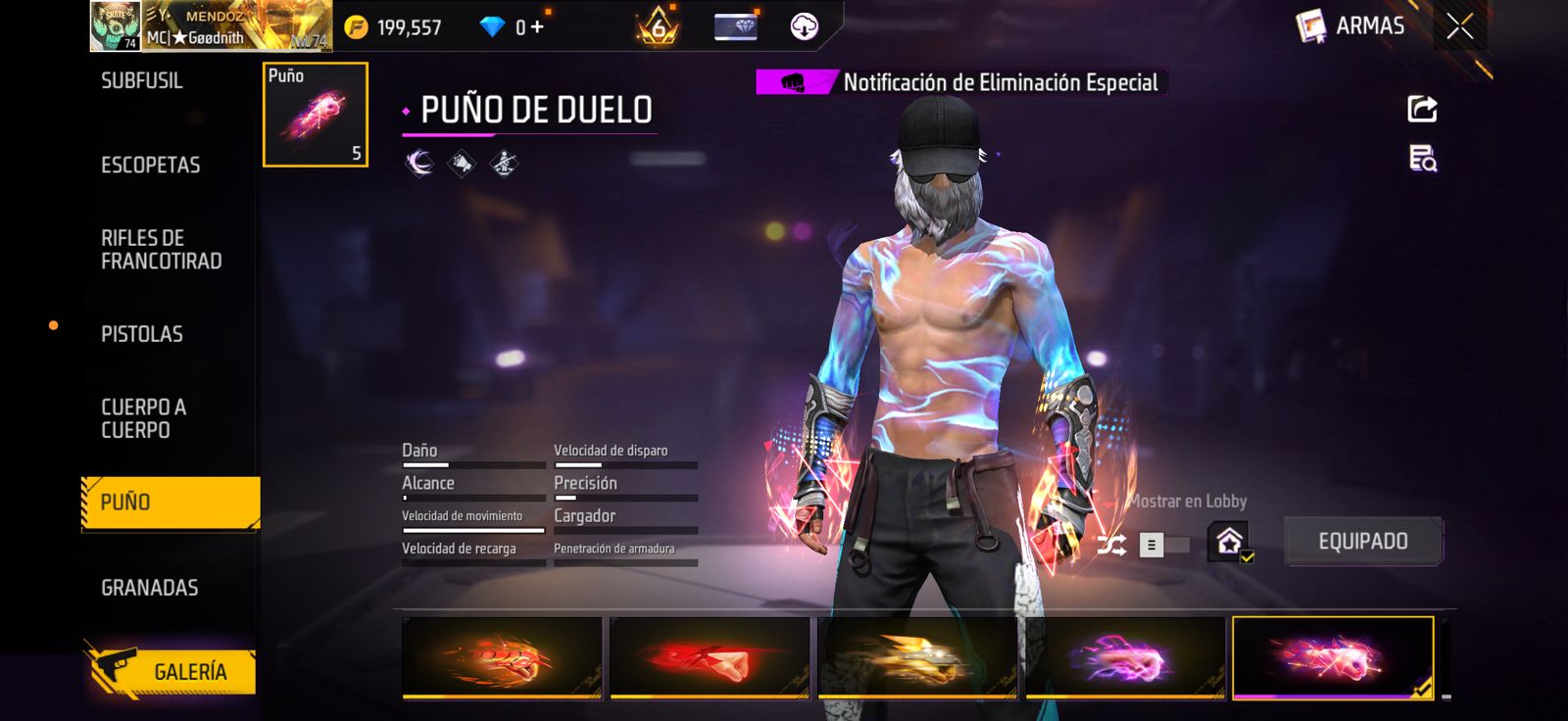Activate the shuffle random skin icon
Screen dimensions: 1568x721
[x=1111, y=545]
